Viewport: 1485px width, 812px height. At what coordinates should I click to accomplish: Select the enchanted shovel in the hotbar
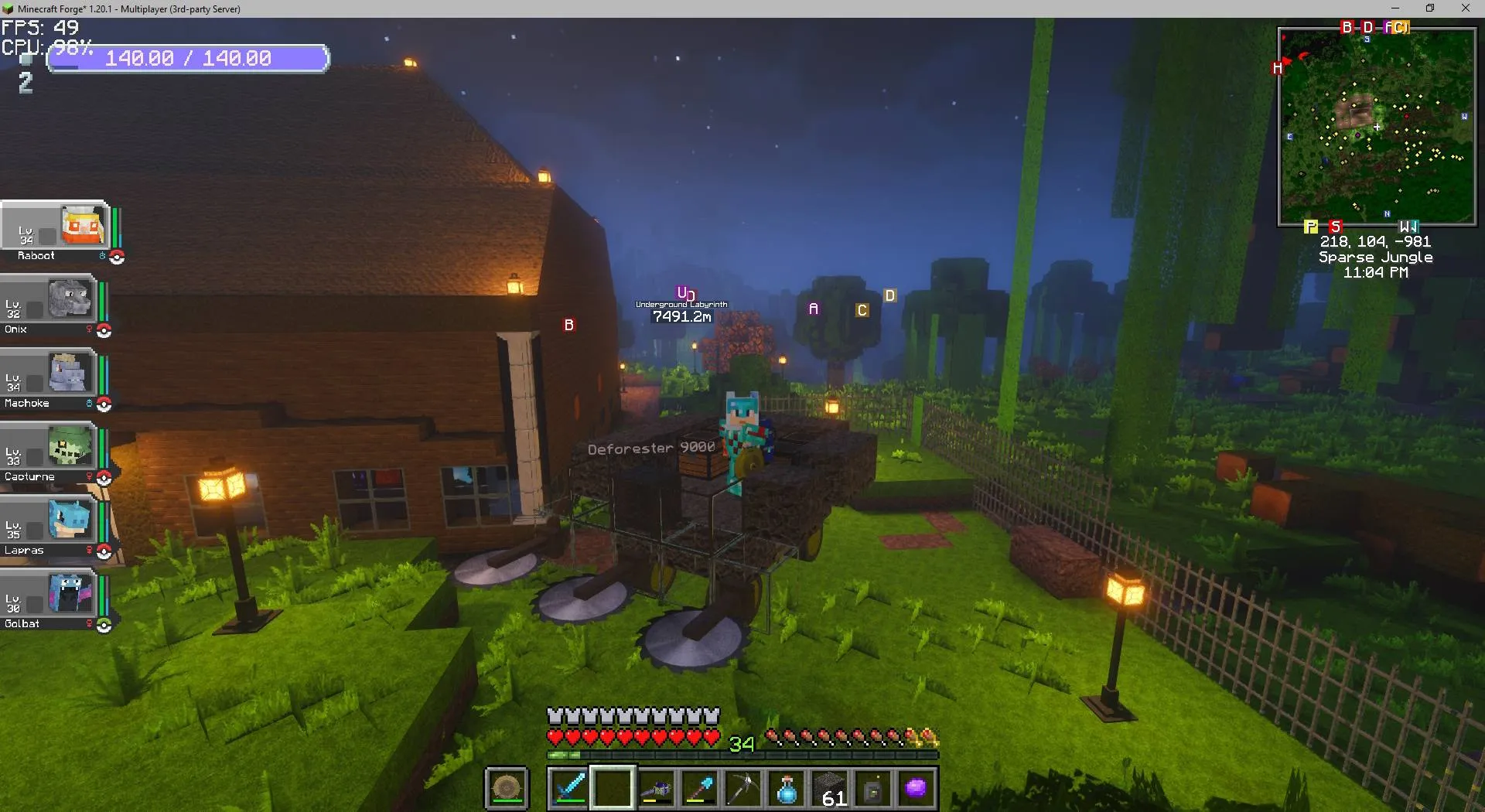pyautogui.click(x=701, y=787)
